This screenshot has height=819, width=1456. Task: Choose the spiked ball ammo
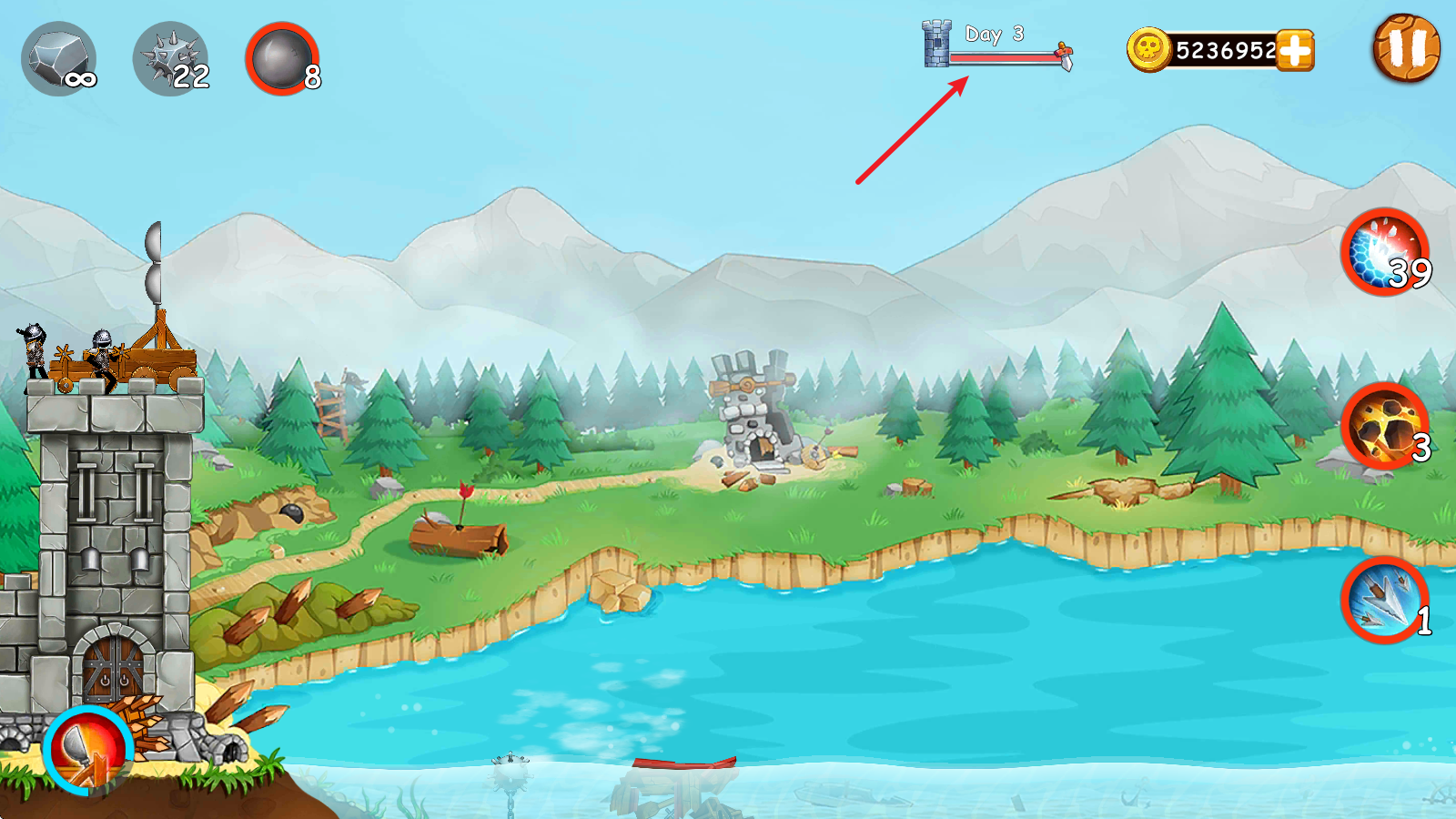coord(170,59)
